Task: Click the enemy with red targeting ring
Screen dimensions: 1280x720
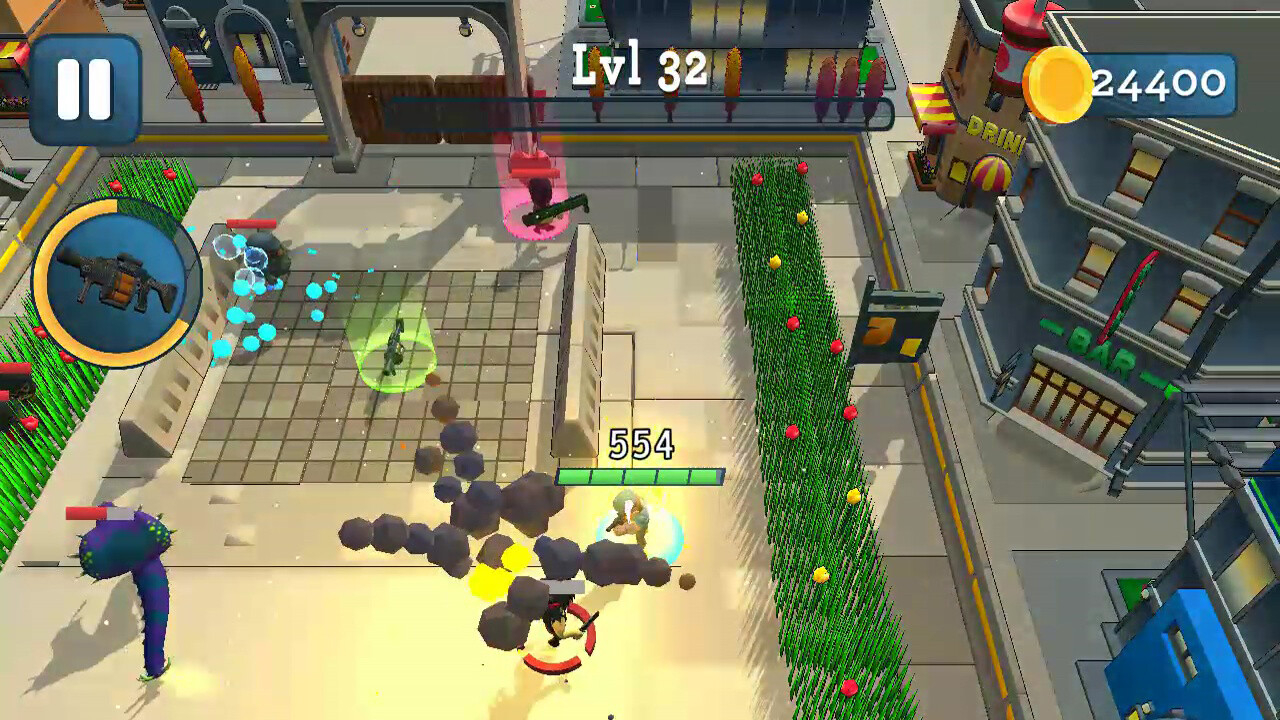Action: pyautogui.click(x=555, y=625)
